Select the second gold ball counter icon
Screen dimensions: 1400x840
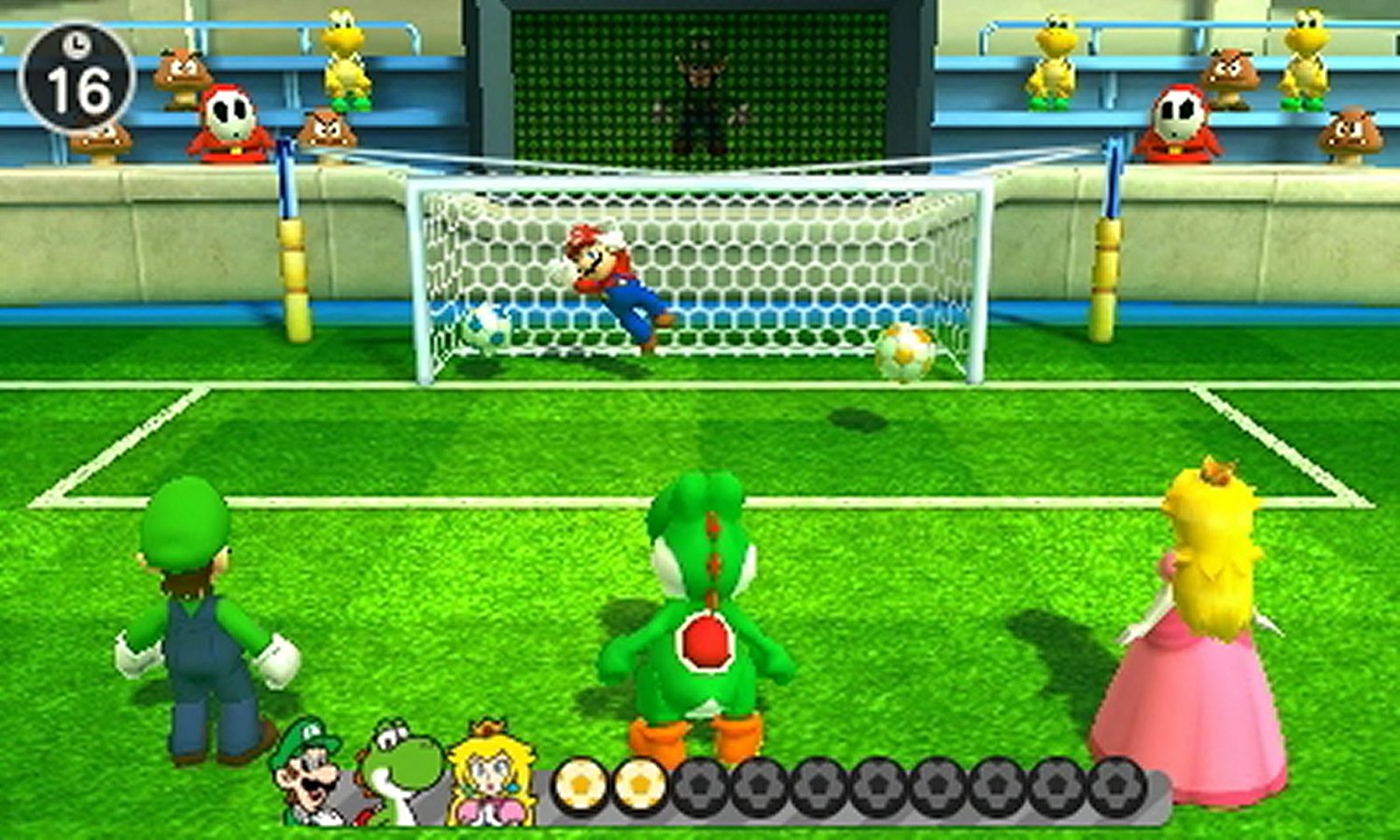click(639, 784)
